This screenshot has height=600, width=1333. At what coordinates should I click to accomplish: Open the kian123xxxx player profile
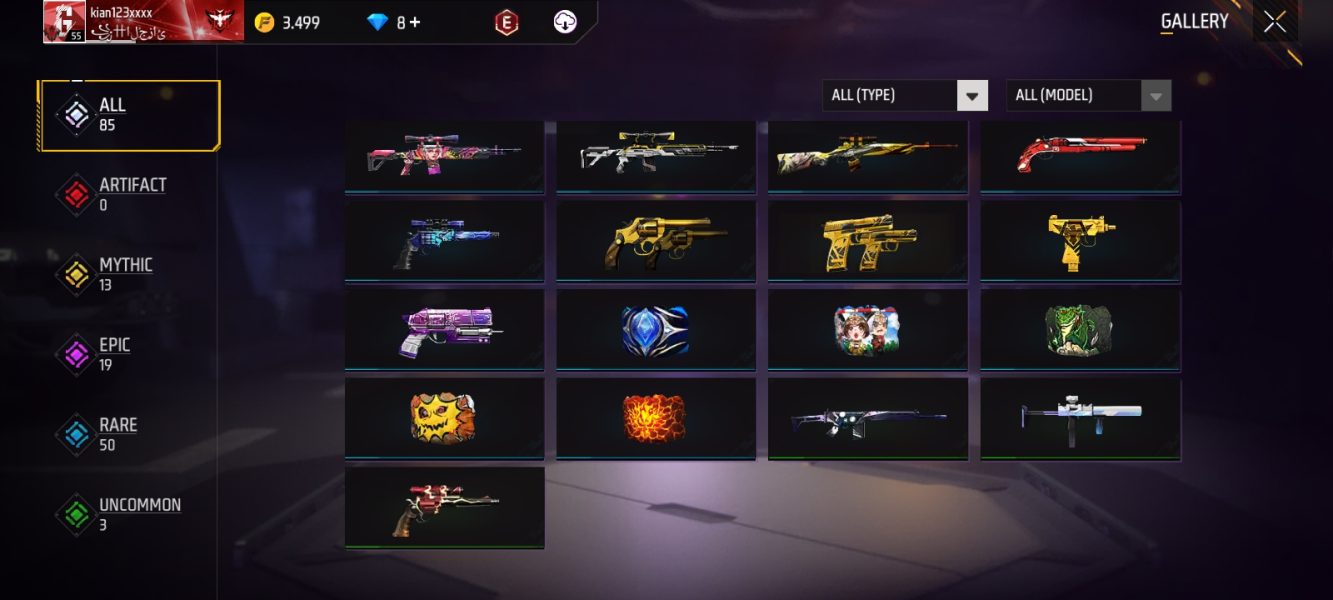point(143,22)
